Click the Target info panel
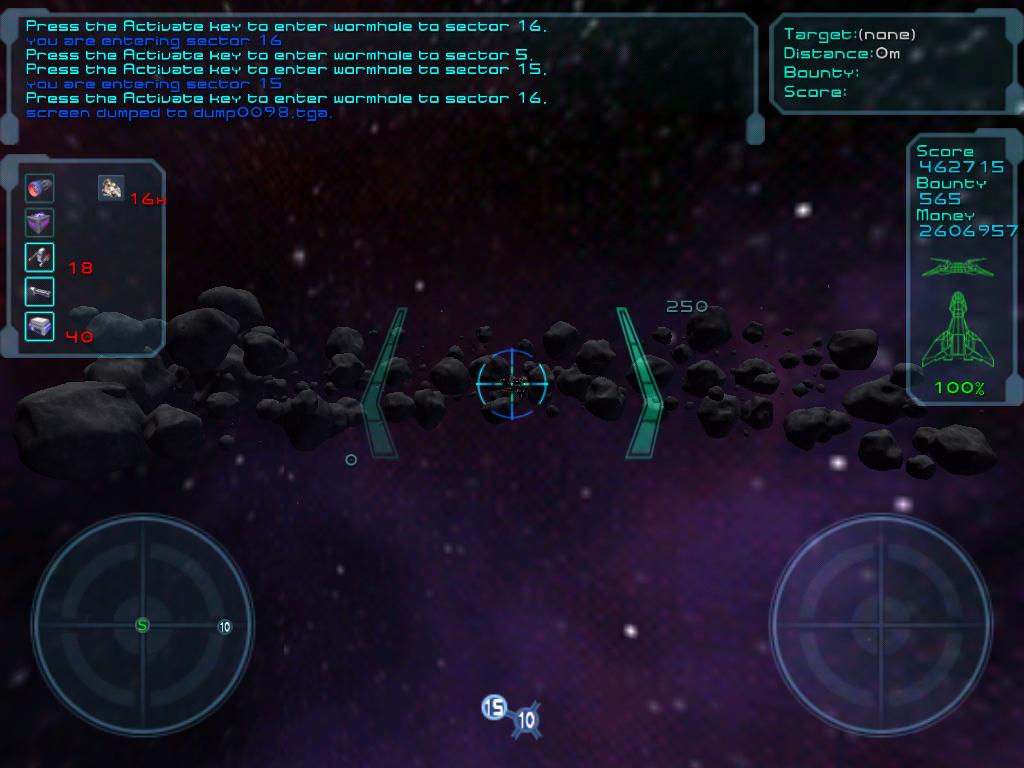1024x768 pixels. tap(895, 63)
